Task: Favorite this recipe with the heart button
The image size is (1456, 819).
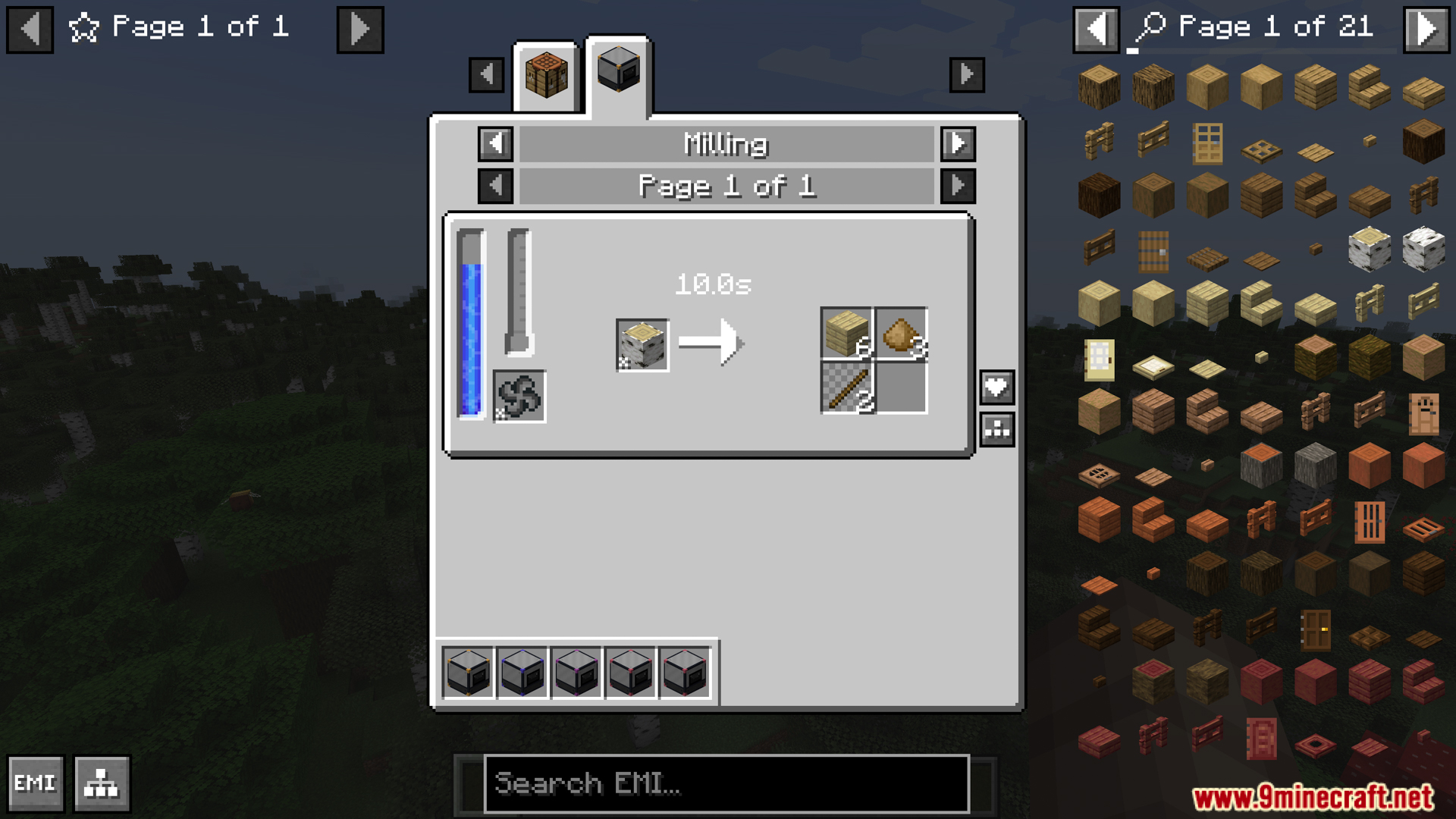Action: pos(996,388)
